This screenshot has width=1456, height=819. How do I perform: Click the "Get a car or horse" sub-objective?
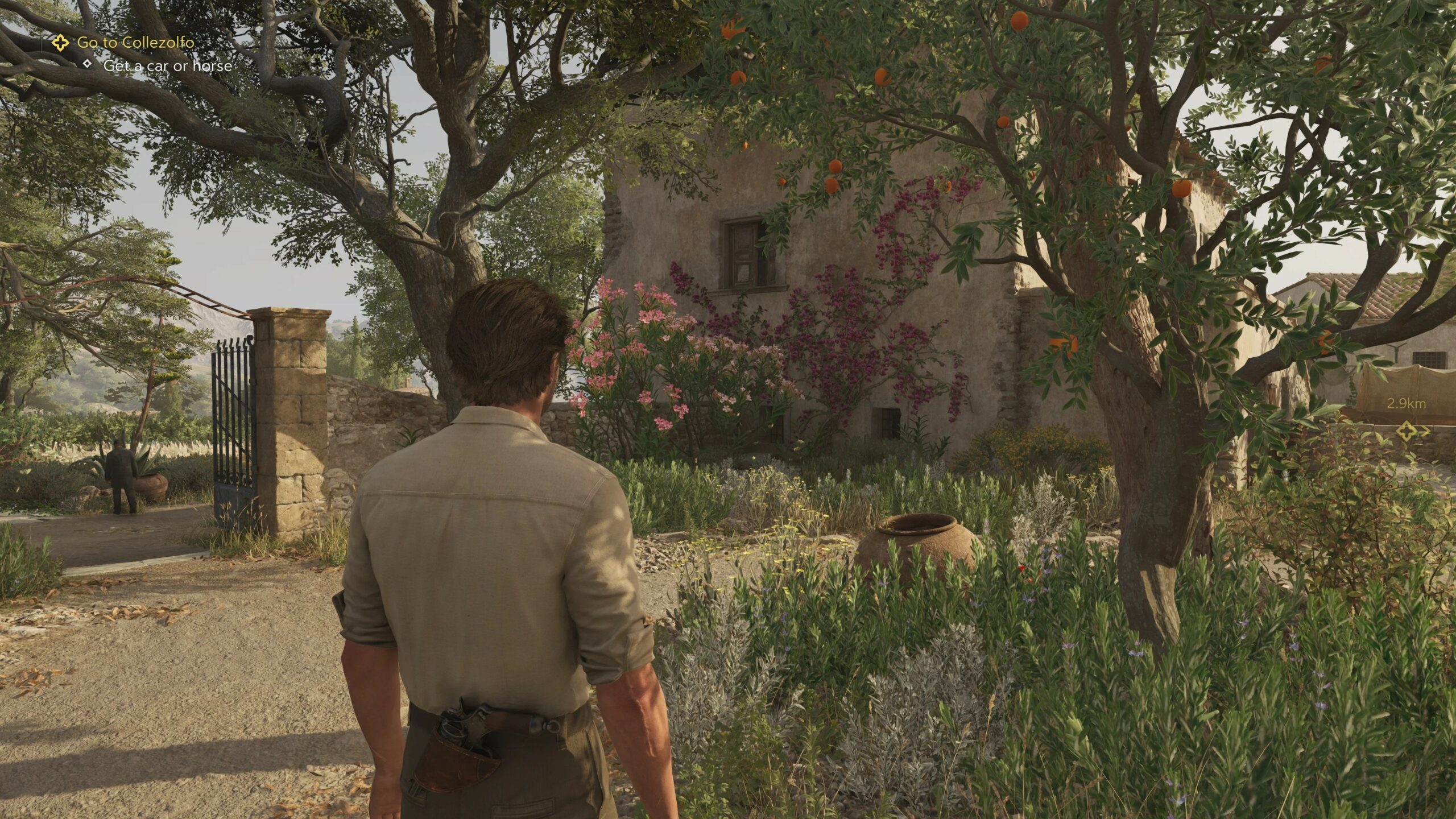point(167,66)
